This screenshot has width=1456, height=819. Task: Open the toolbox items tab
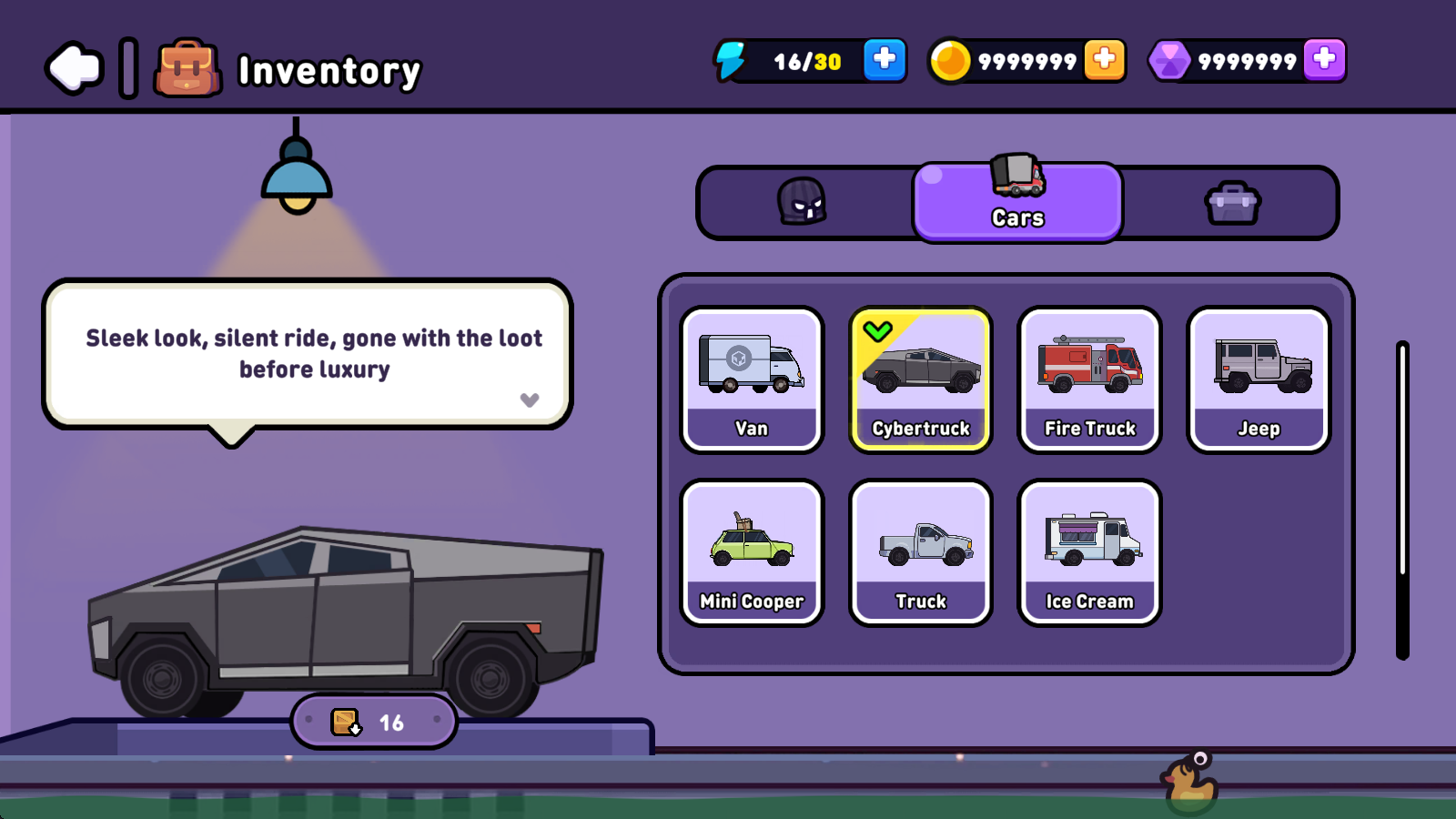1232,202
